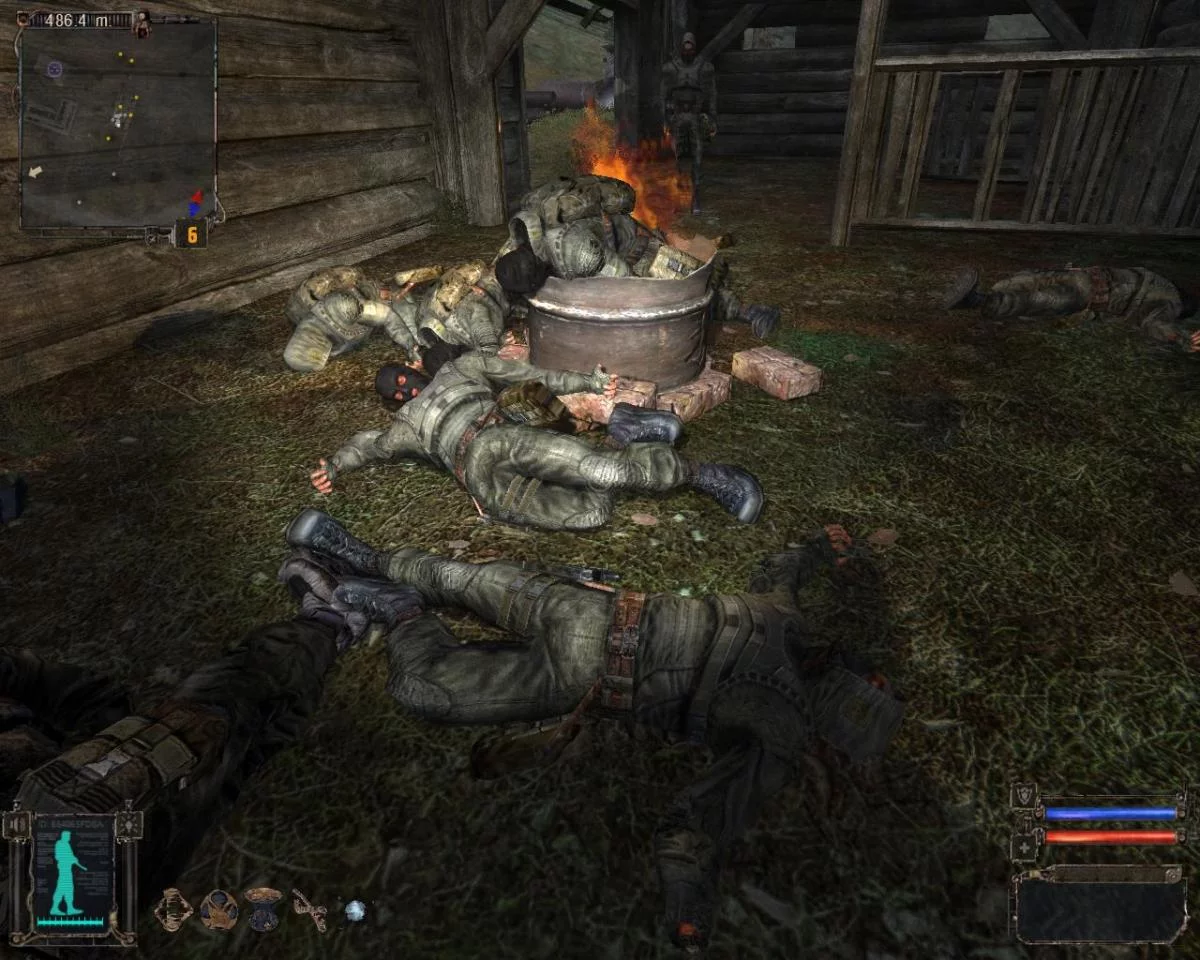Screen dimensions: 1200x960
Task: Click the cyan stalker posture panel
Action: [x=72, y=877]
